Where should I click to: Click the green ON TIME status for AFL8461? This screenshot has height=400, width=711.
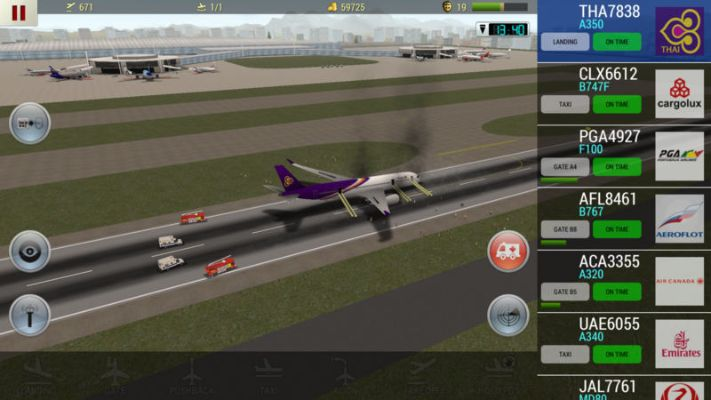(x=617, y=229)
